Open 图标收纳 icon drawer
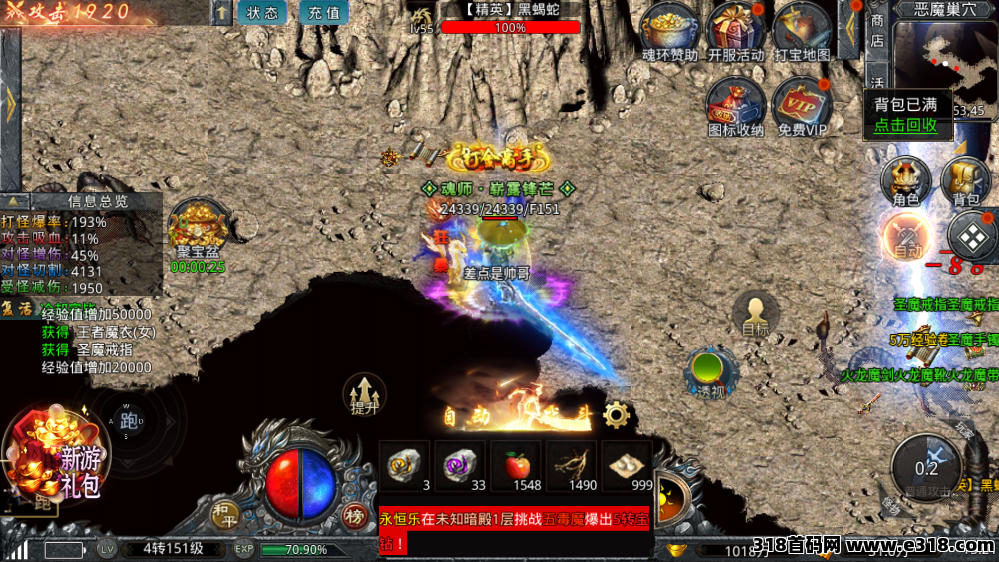The image size is (999, 562). 736,102
